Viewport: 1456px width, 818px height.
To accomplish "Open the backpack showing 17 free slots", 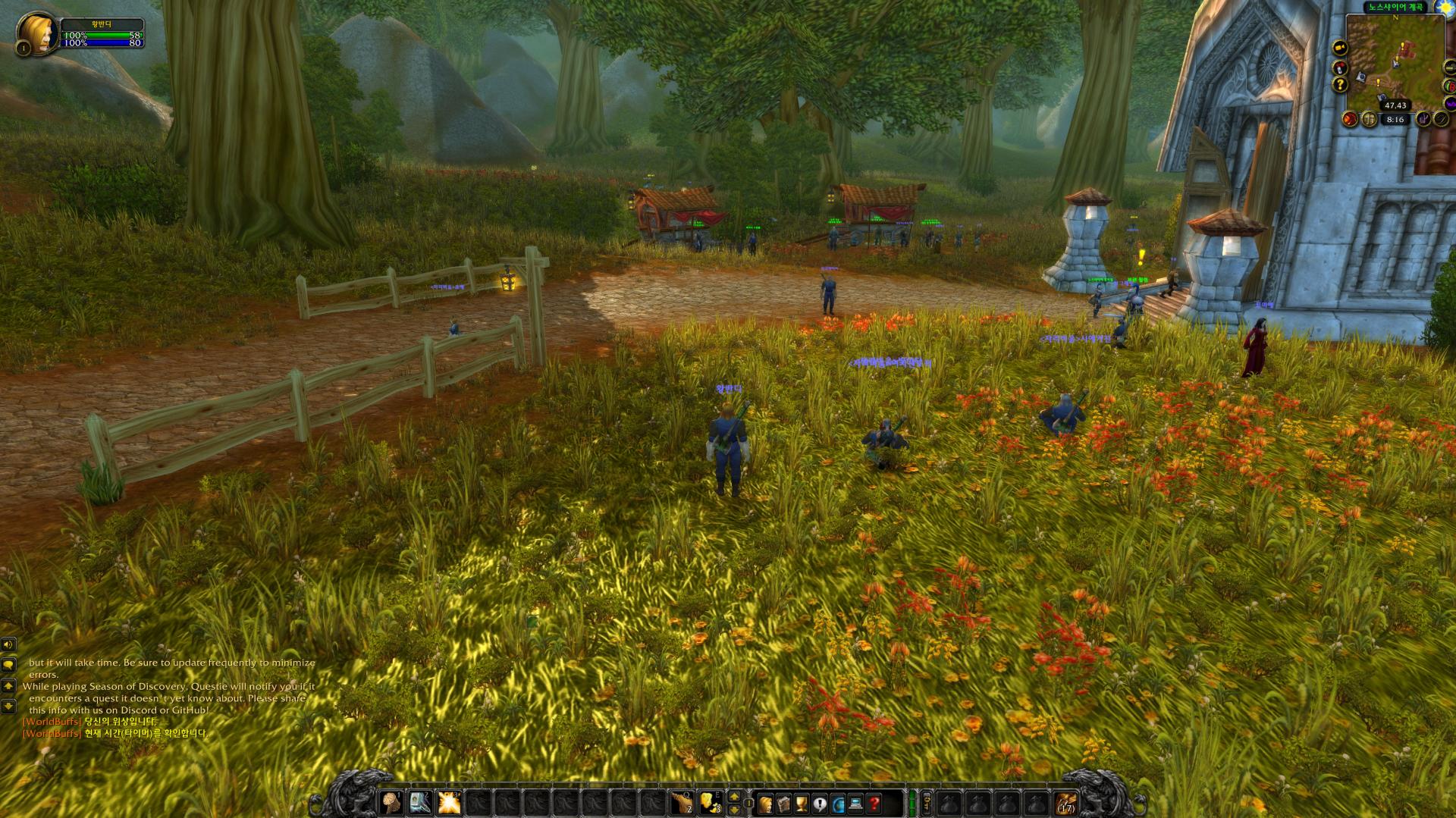I will click(1065, 804).
